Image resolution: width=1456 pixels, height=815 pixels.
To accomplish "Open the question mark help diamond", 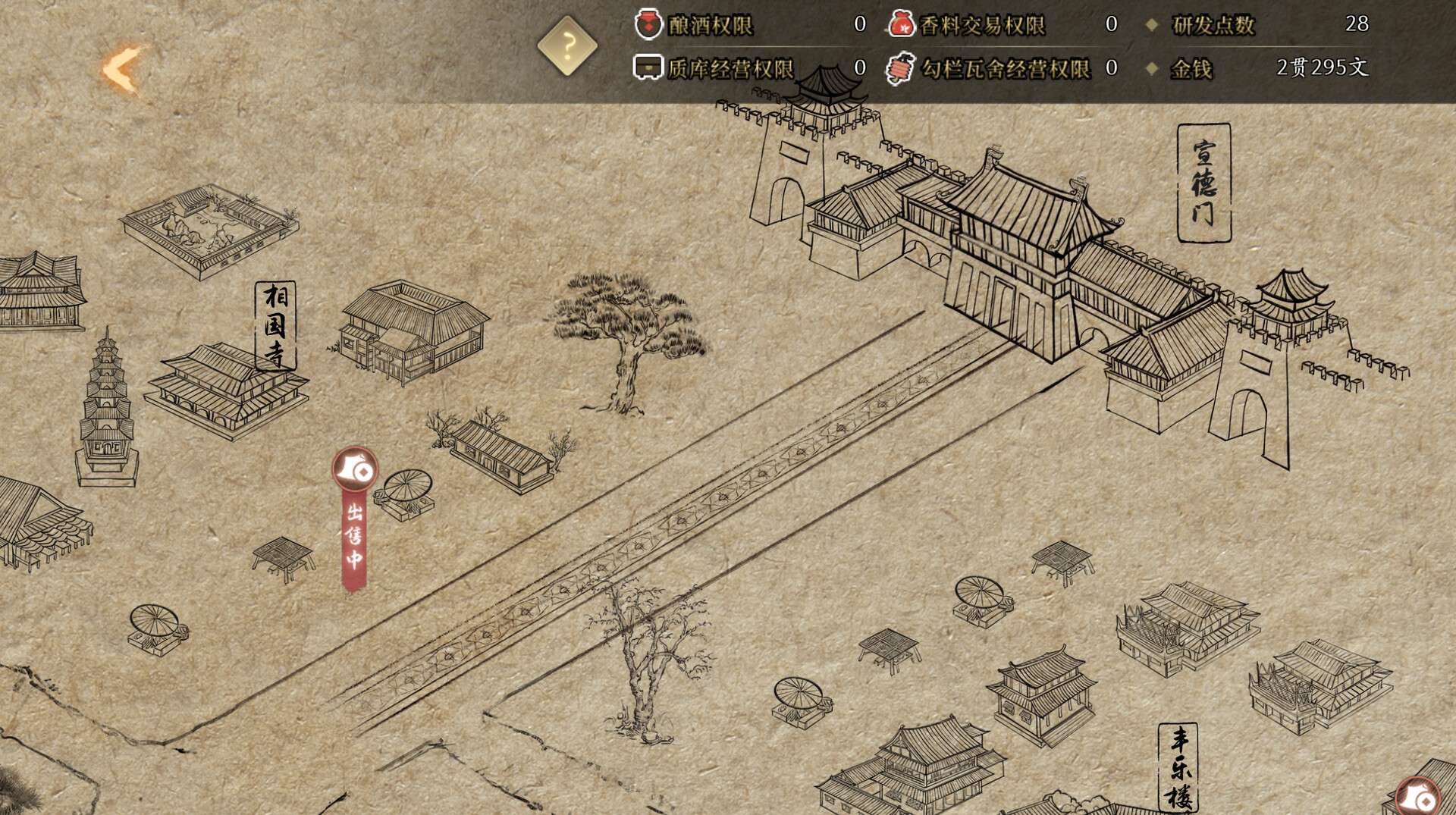I will [567, 46].
